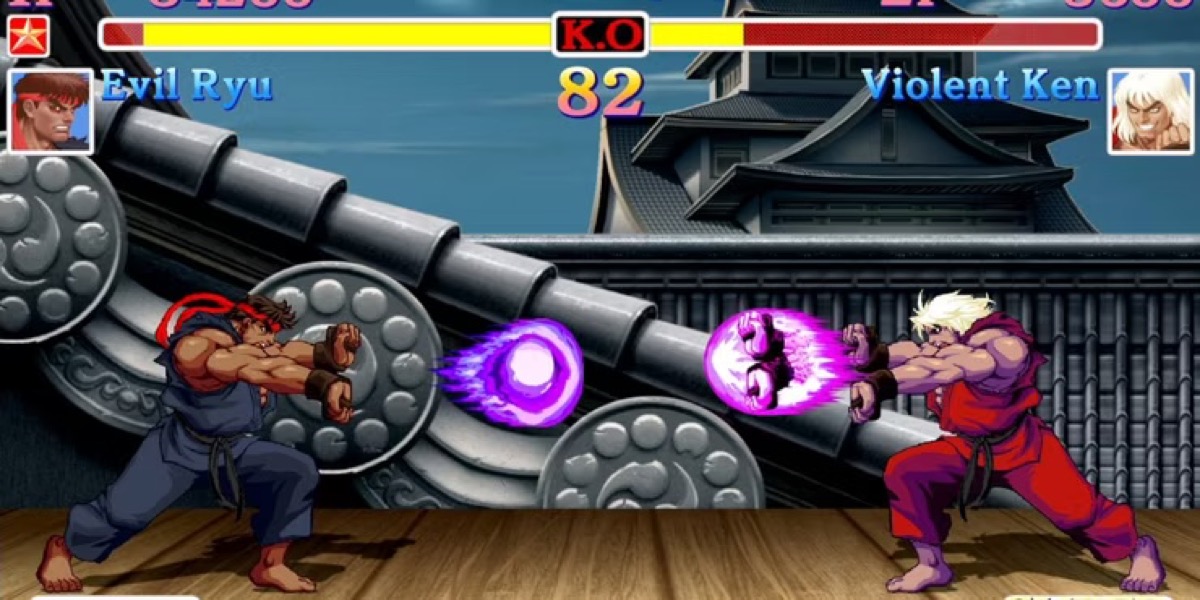This screenshot has height=600, width=1200.
Task: Click Evil Ryu's character portrait
Action: coord(50,111)
